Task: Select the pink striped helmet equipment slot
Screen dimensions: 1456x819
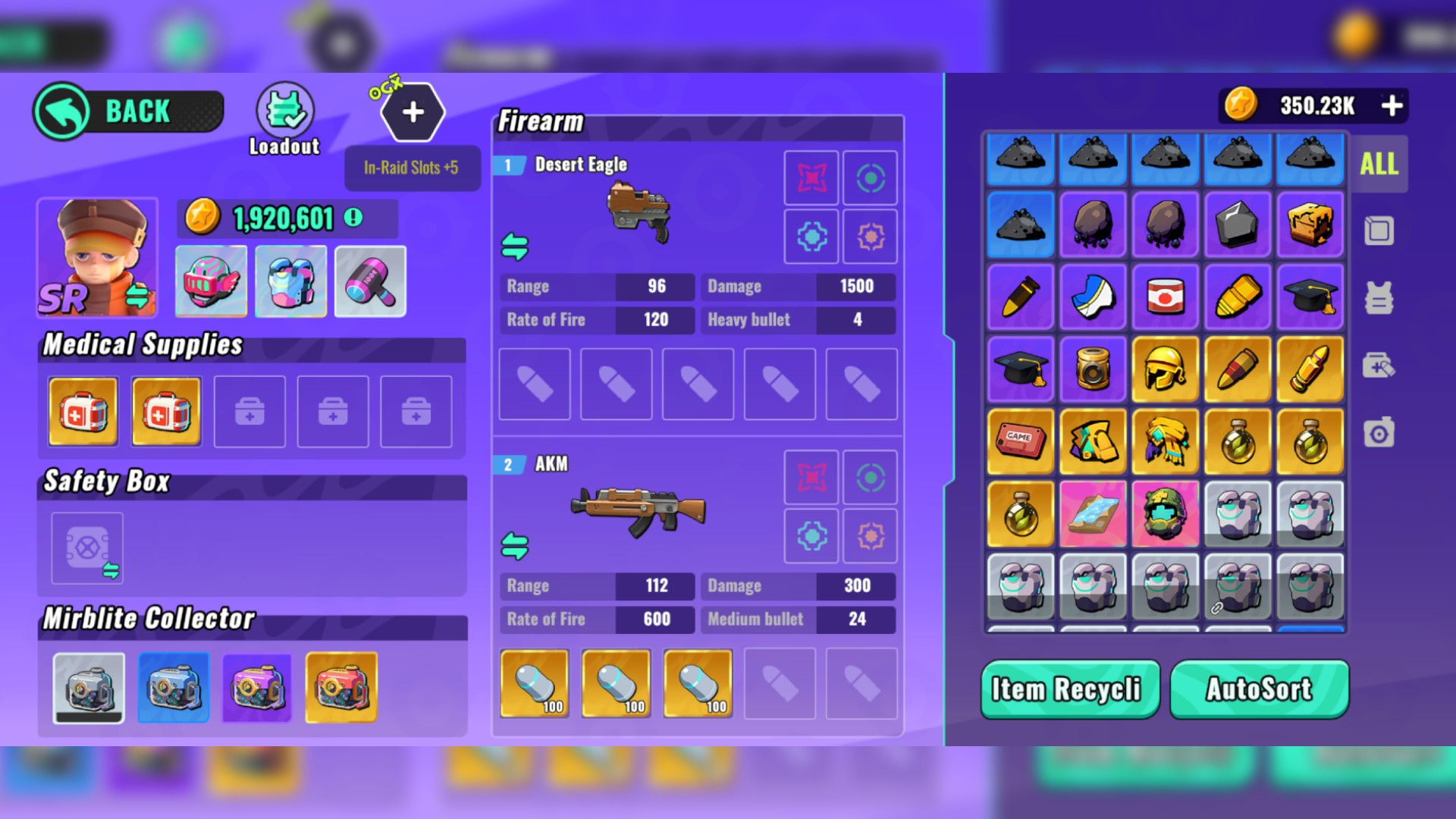Action: pyautogui.click(x=211, y=281)
